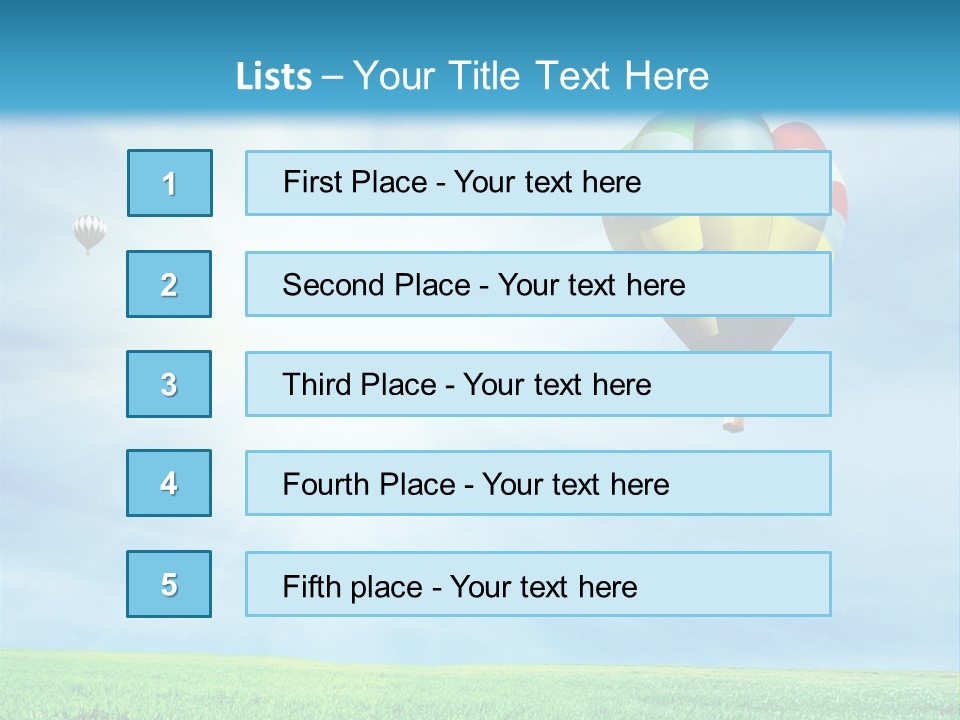Image resolution: width=960 pixels, height=720 pixels.
Task: Select the Second Place text row
Action: pos(538,284)
